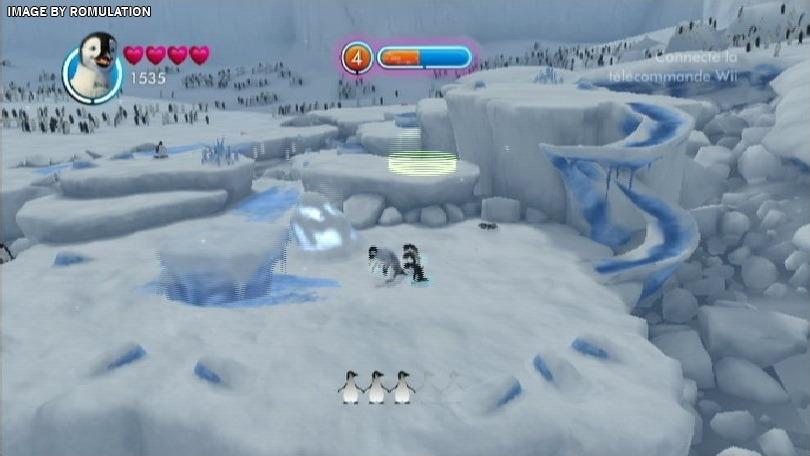Select the orange number 4 badge
Screen dimensions: 810x456
(x=357, y=57)
